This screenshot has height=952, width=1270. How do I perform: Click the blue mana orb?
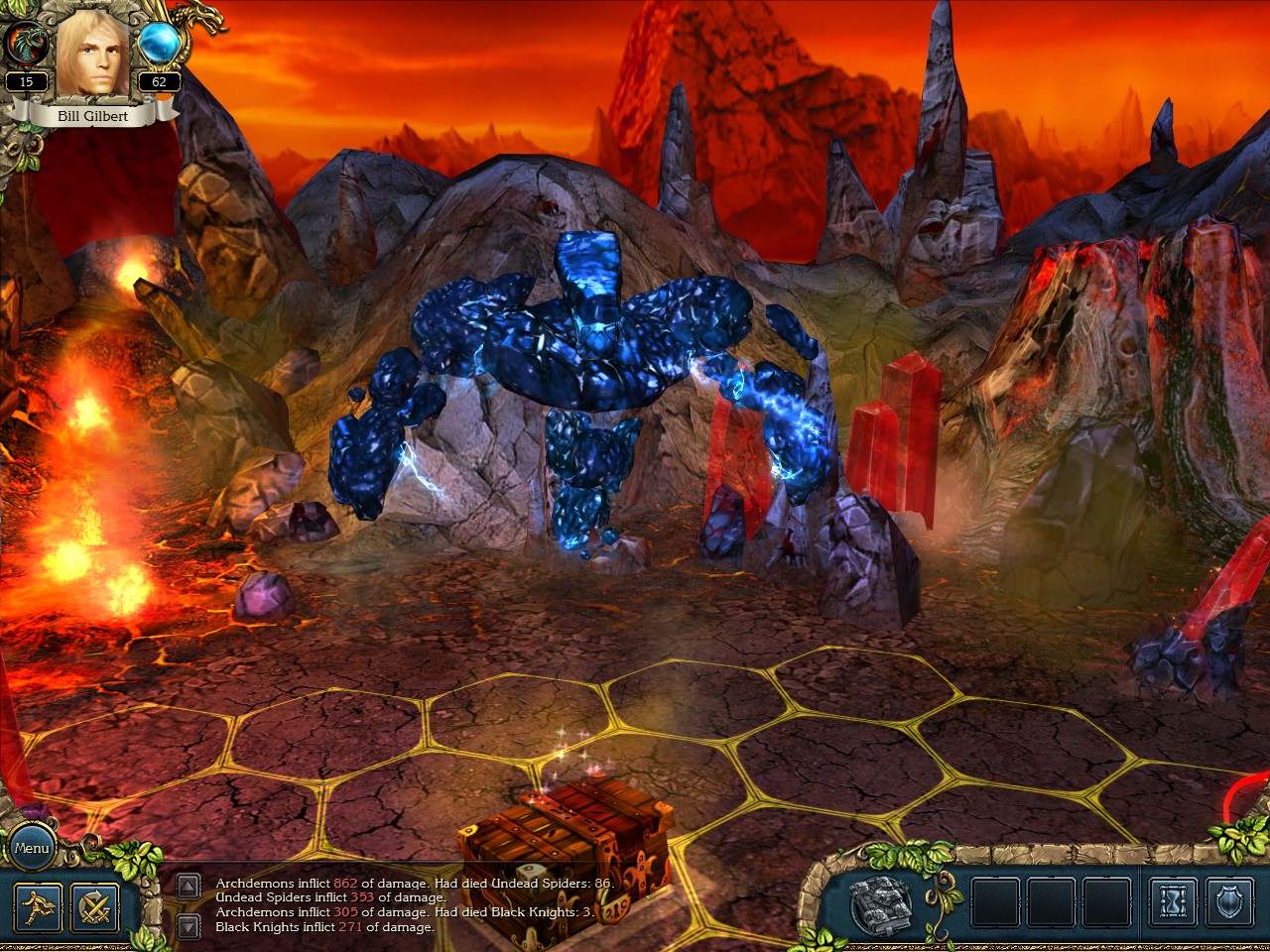point(159,44)
